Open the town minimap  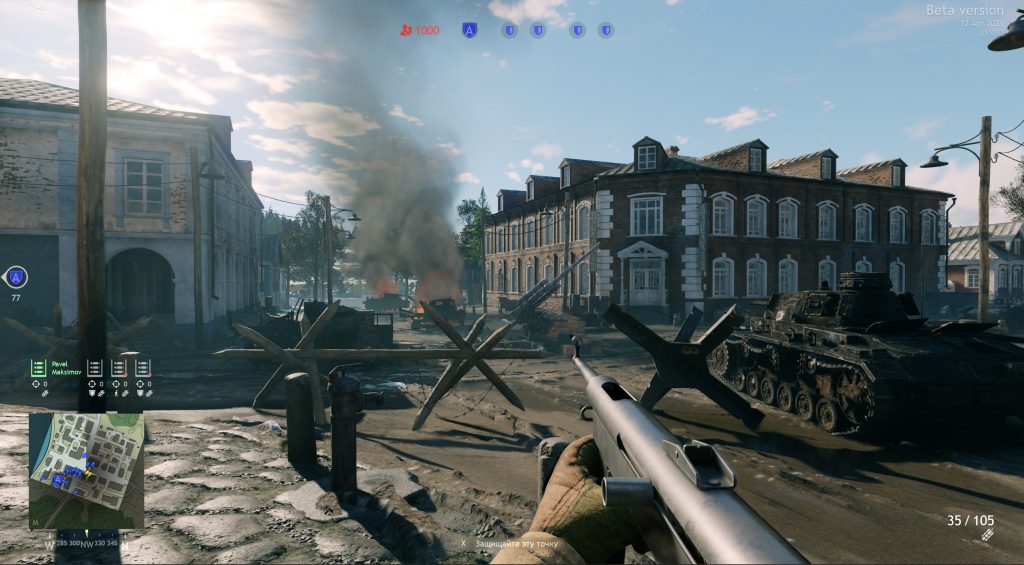coord(86,470)
